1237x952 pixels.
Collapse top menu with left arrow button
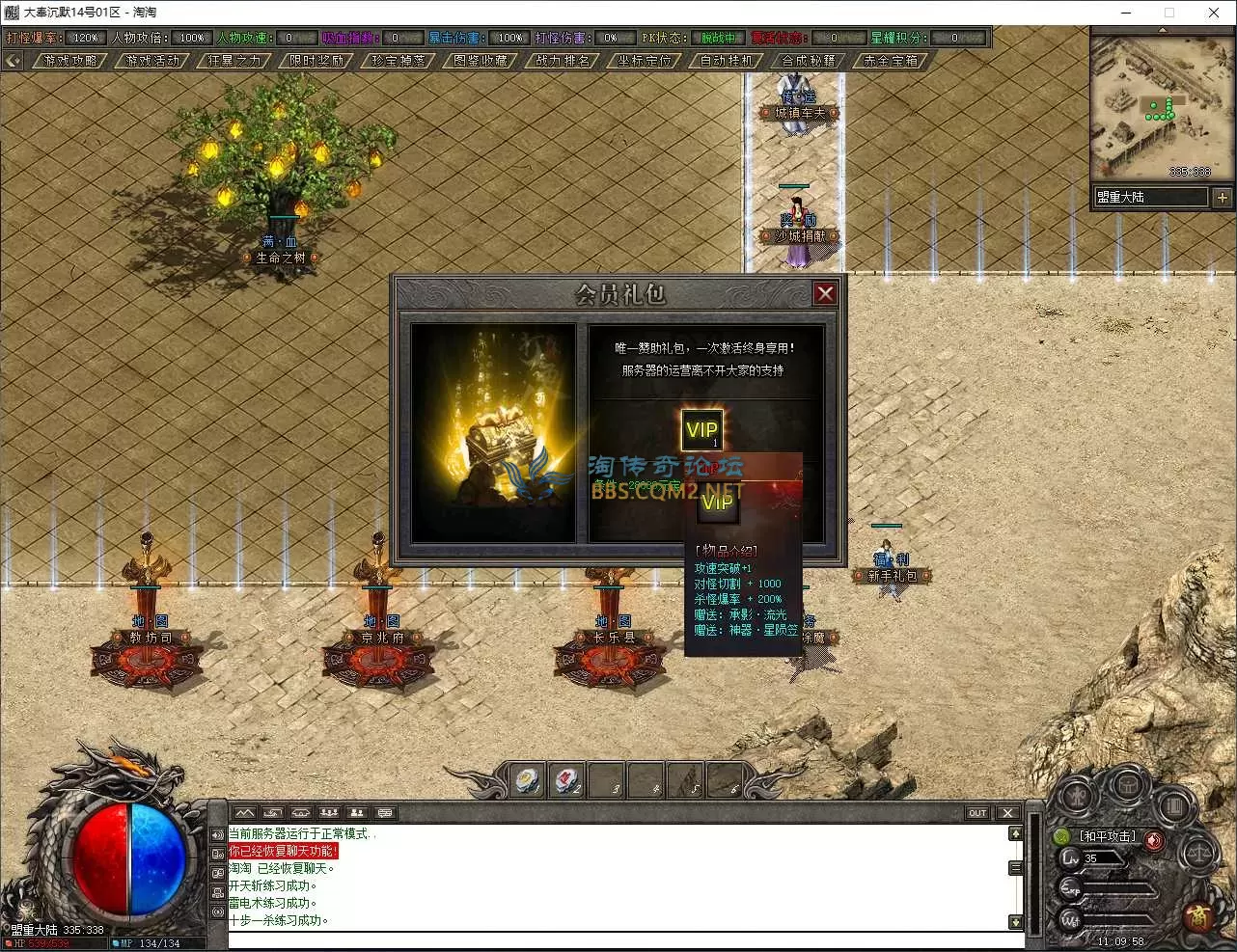click(13, 61)
